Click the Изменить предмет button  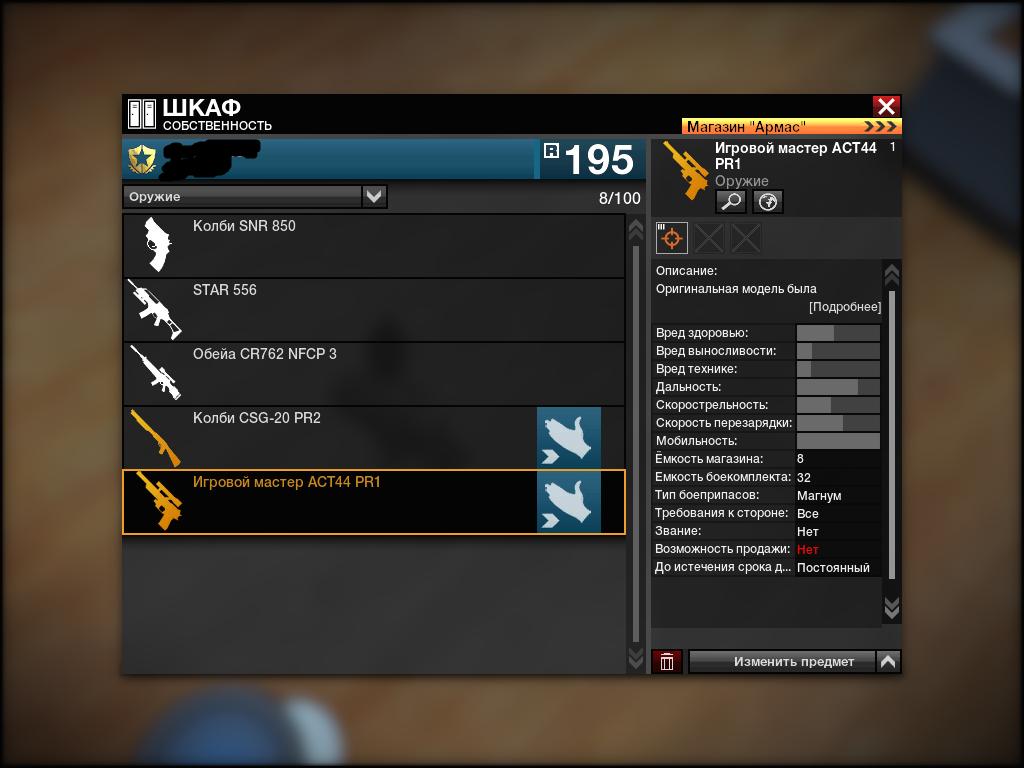pos(782,662)
